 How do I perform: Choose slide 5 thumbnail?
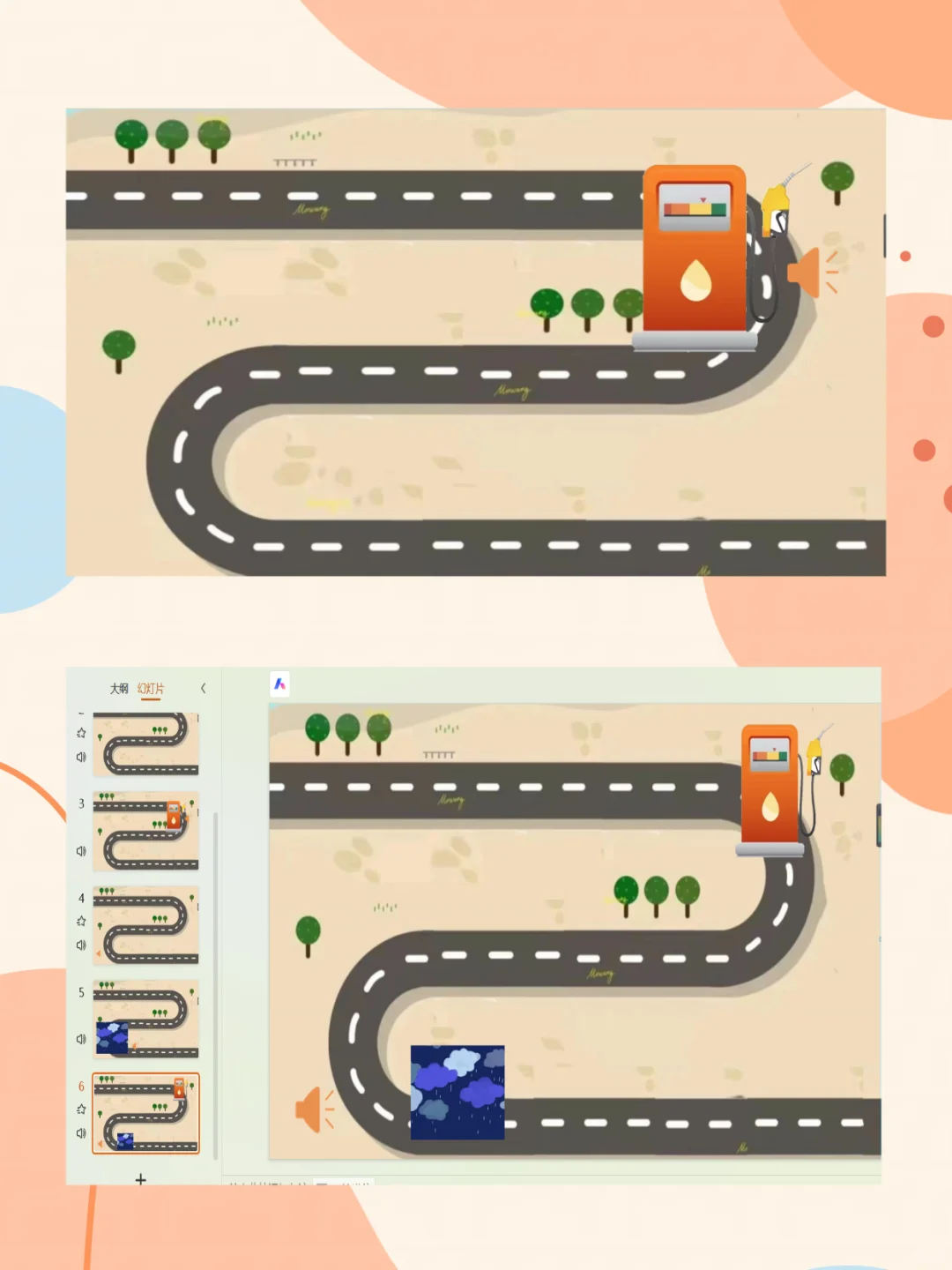click(145, 1019)
